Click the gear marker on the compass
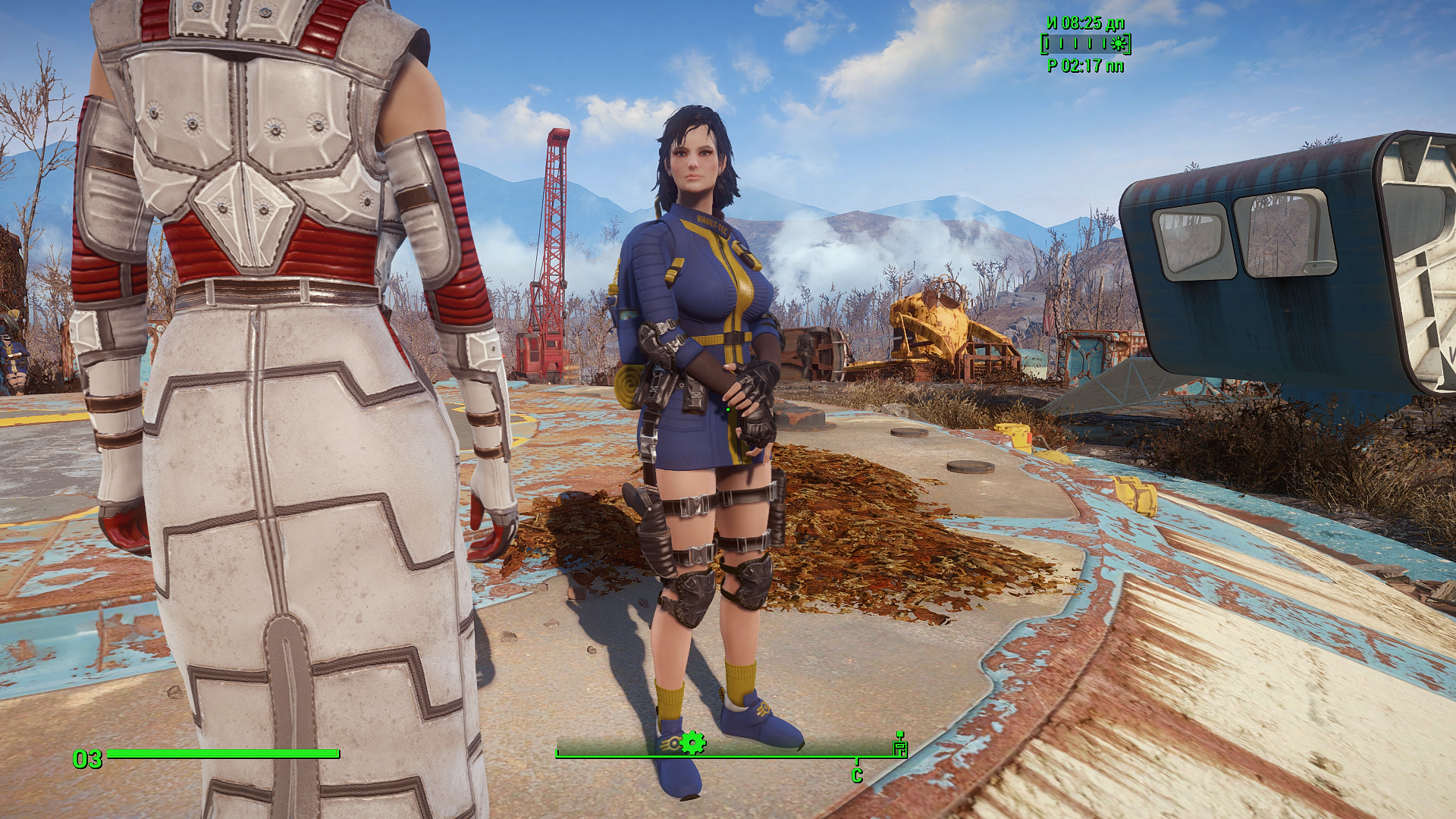The image size is (1456, 819). (692, 743)
